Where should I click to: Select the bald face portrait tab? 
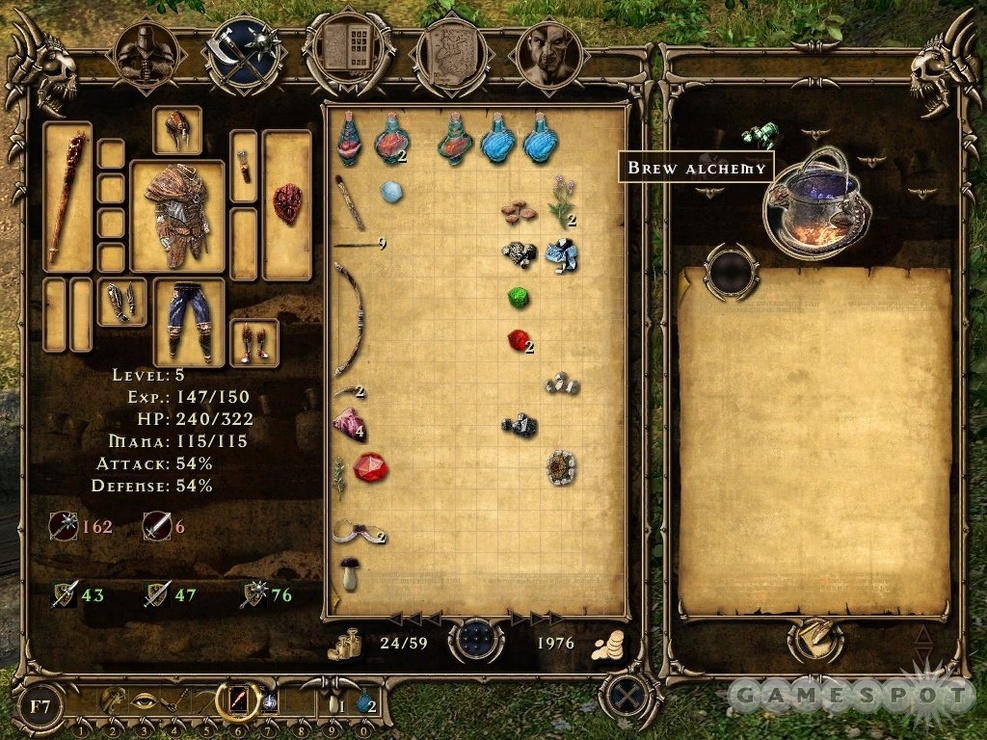point(549,53)
